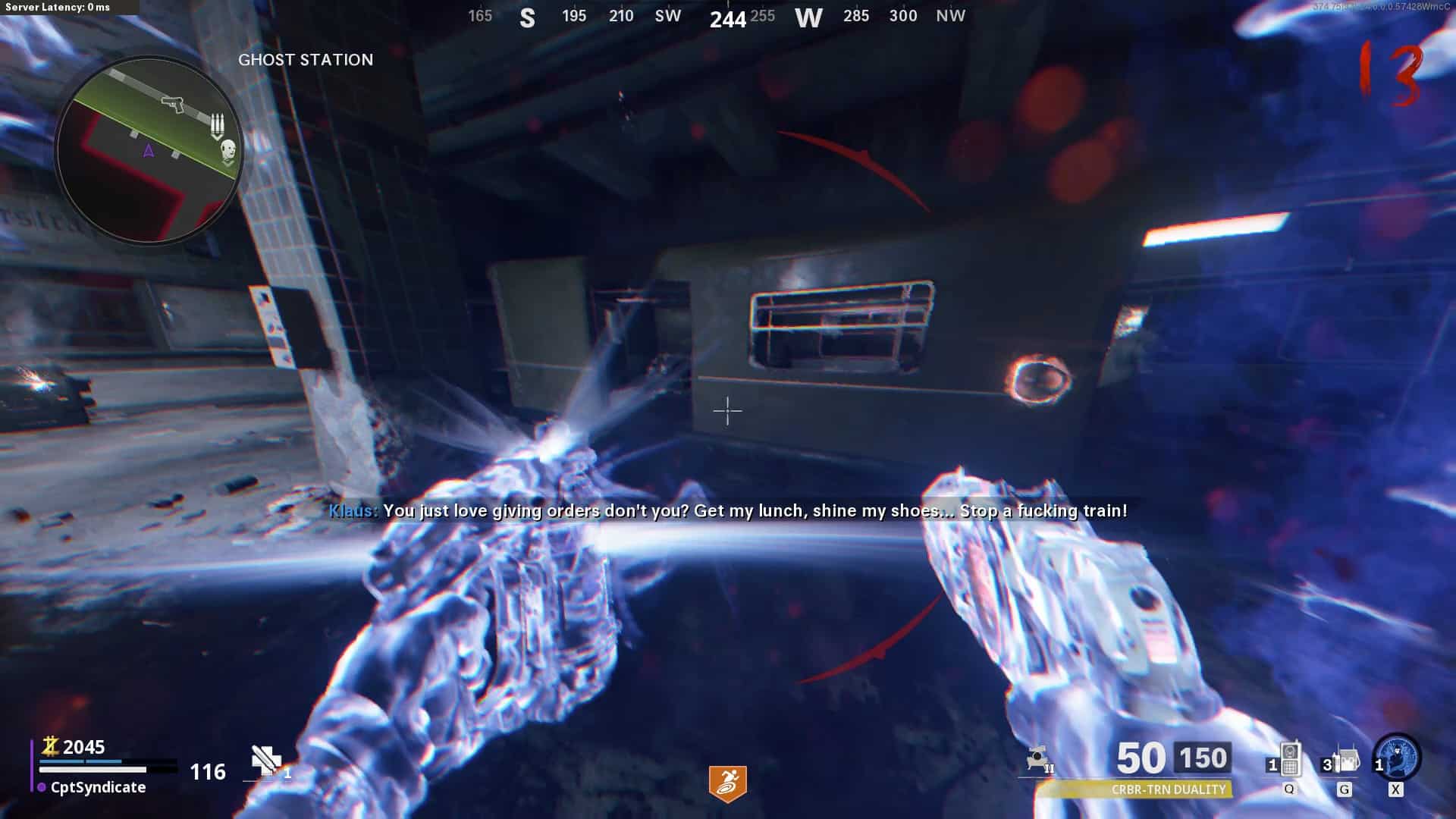
Task: Select the head-shaped marker on minimap
Action: pos(228,152)
